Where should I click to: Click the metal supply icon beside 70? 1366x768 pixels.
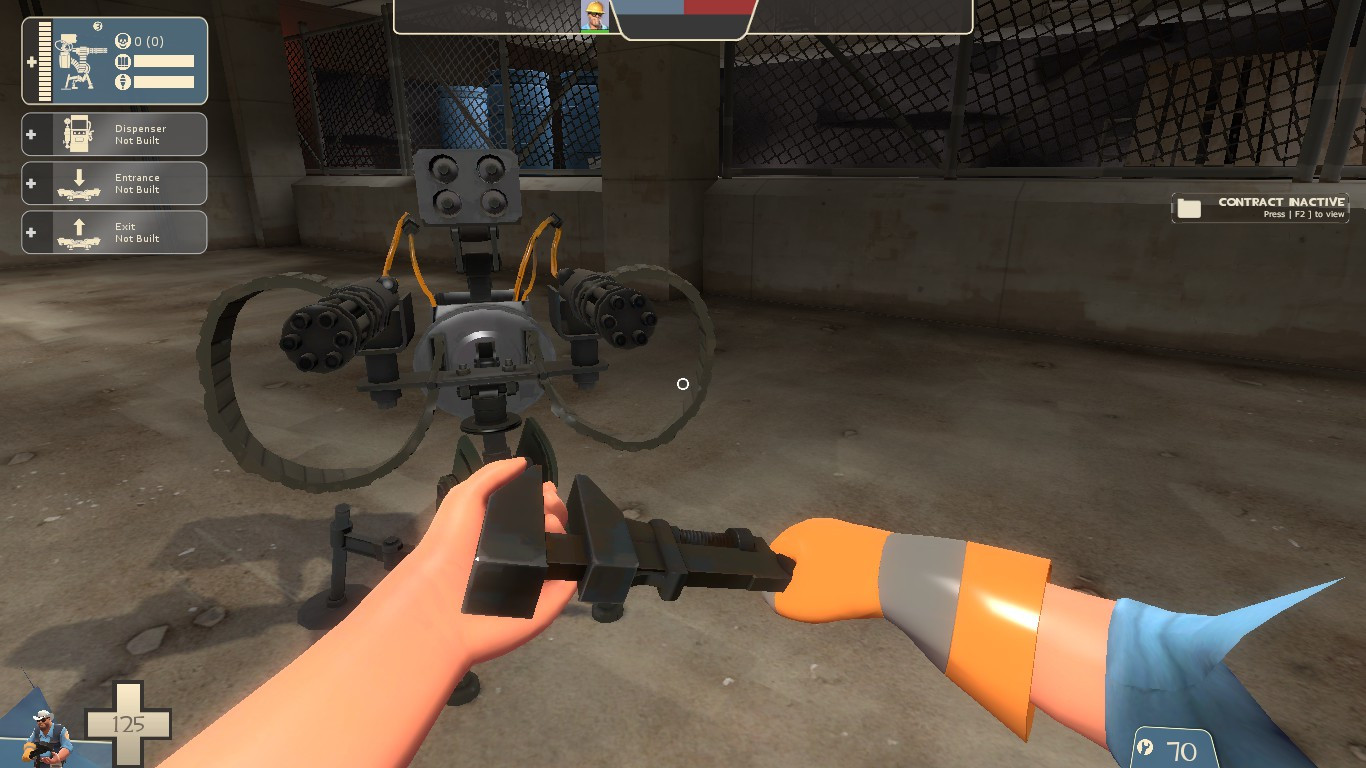tap(1143, 747)
